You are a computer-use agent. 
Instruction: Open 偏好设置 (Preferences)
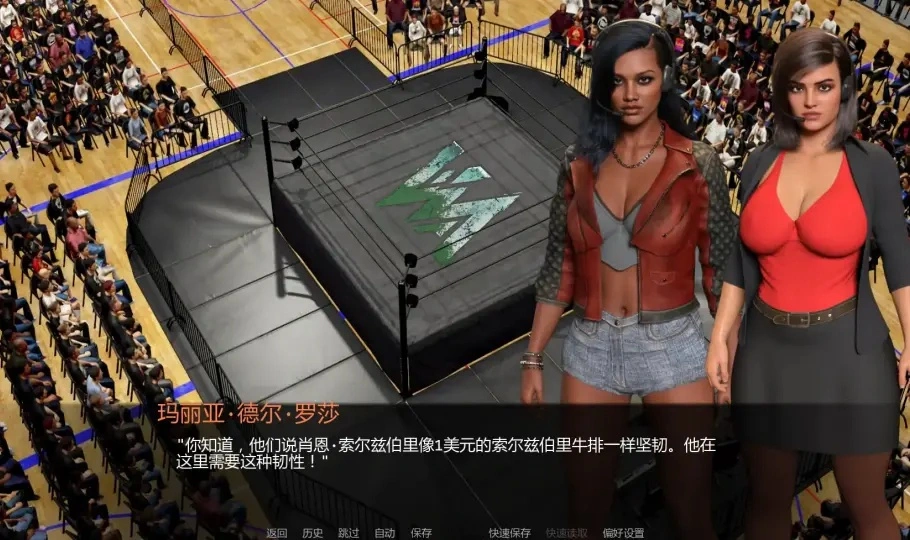coord(624,533)
